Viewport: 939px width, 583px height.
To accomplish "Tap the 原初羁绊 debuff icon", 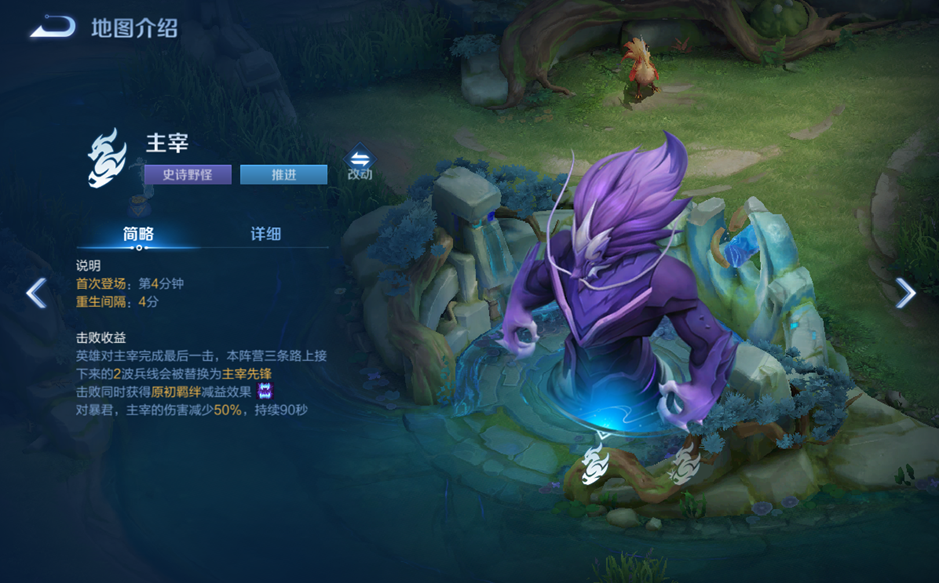I will coord(266,391).
